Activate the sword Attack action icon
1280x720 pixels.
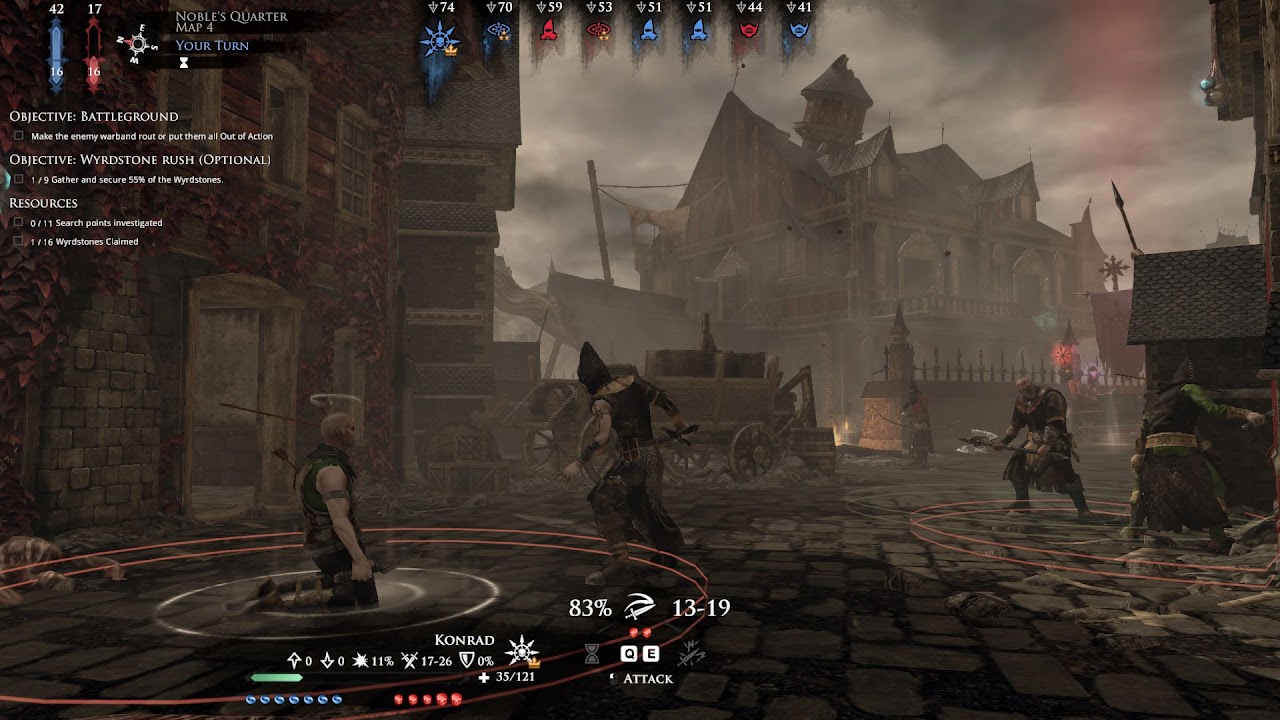click(x=639, y=607)
